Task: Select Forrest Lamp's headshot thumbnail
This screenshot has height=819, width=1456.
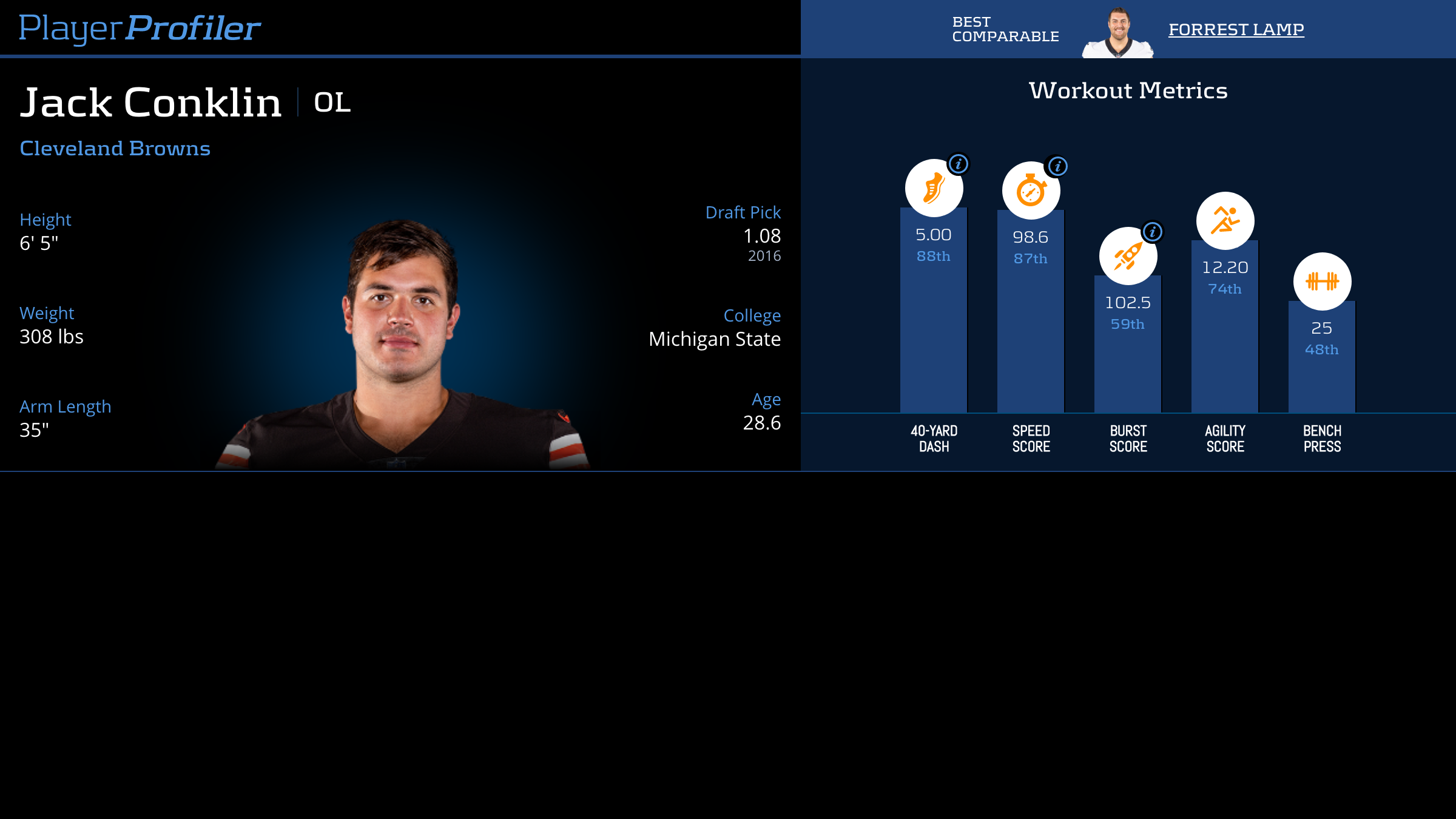Action: [1118, 33]
